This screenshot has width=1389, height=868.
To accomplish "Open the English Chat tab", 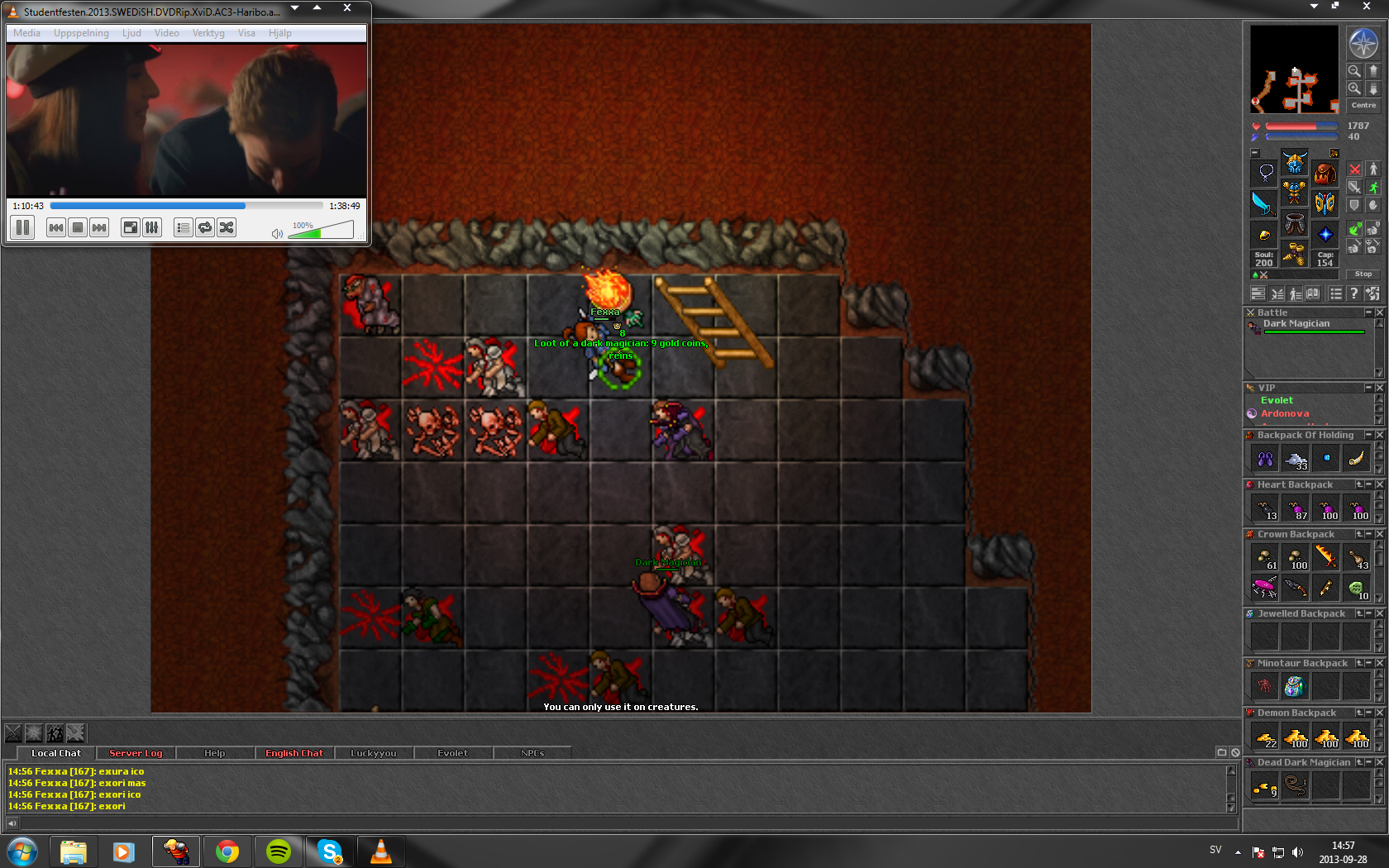I will coord(294,753).
